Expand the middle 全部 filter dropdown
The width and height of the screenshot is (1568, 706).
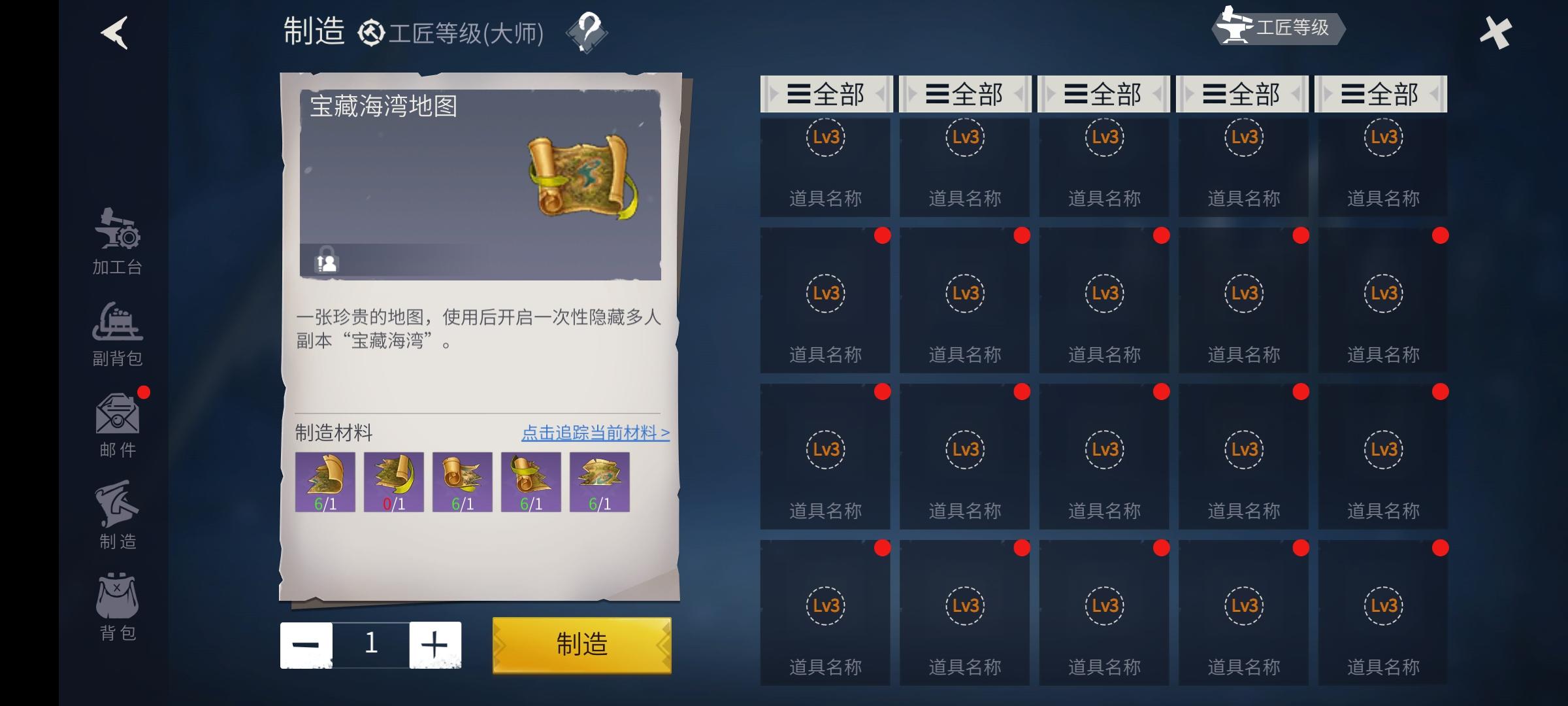[x=1103, y=93]
